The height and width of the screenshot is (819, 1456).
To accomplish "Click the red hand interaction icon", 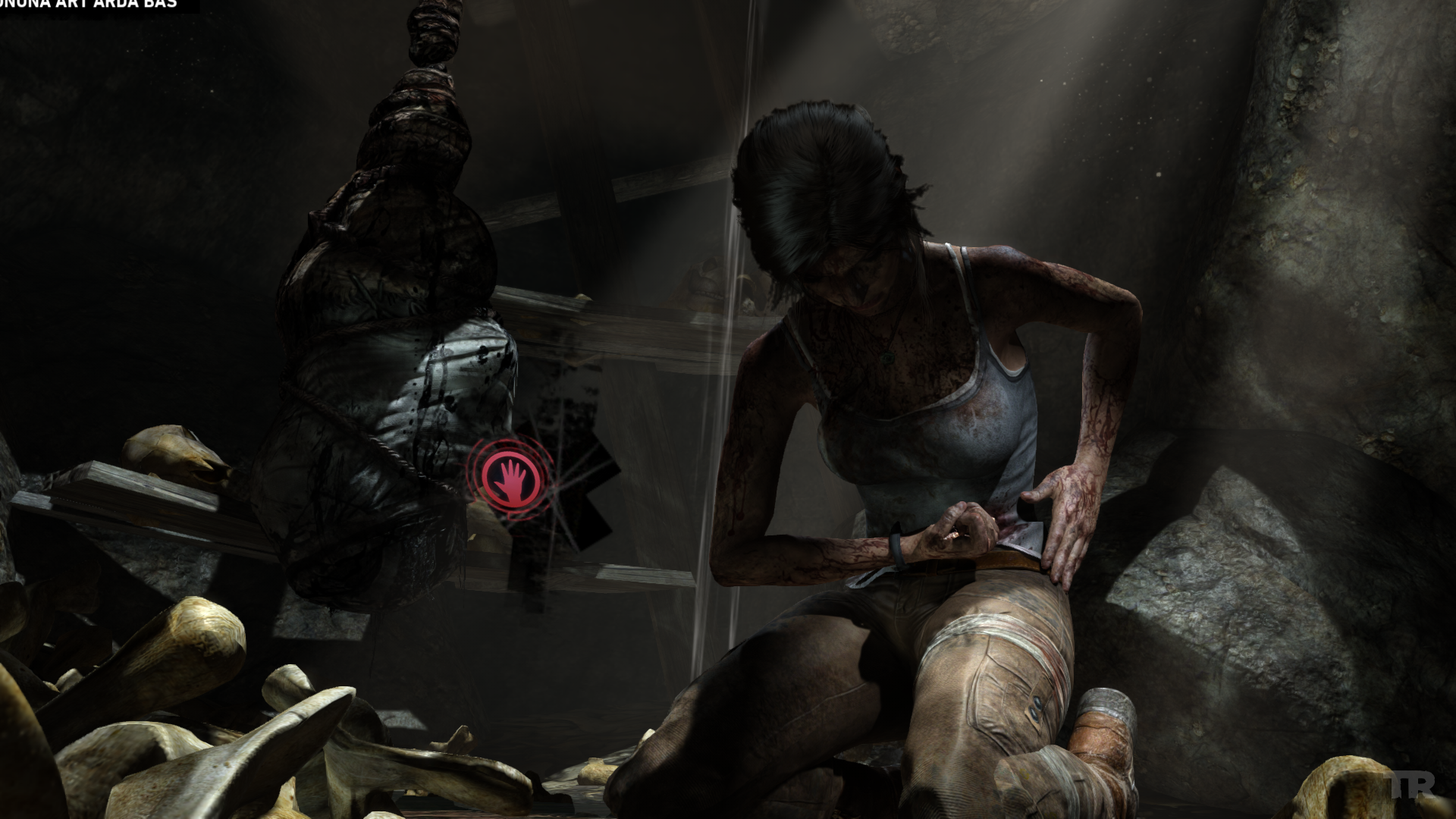I will (x=510, y=480).
